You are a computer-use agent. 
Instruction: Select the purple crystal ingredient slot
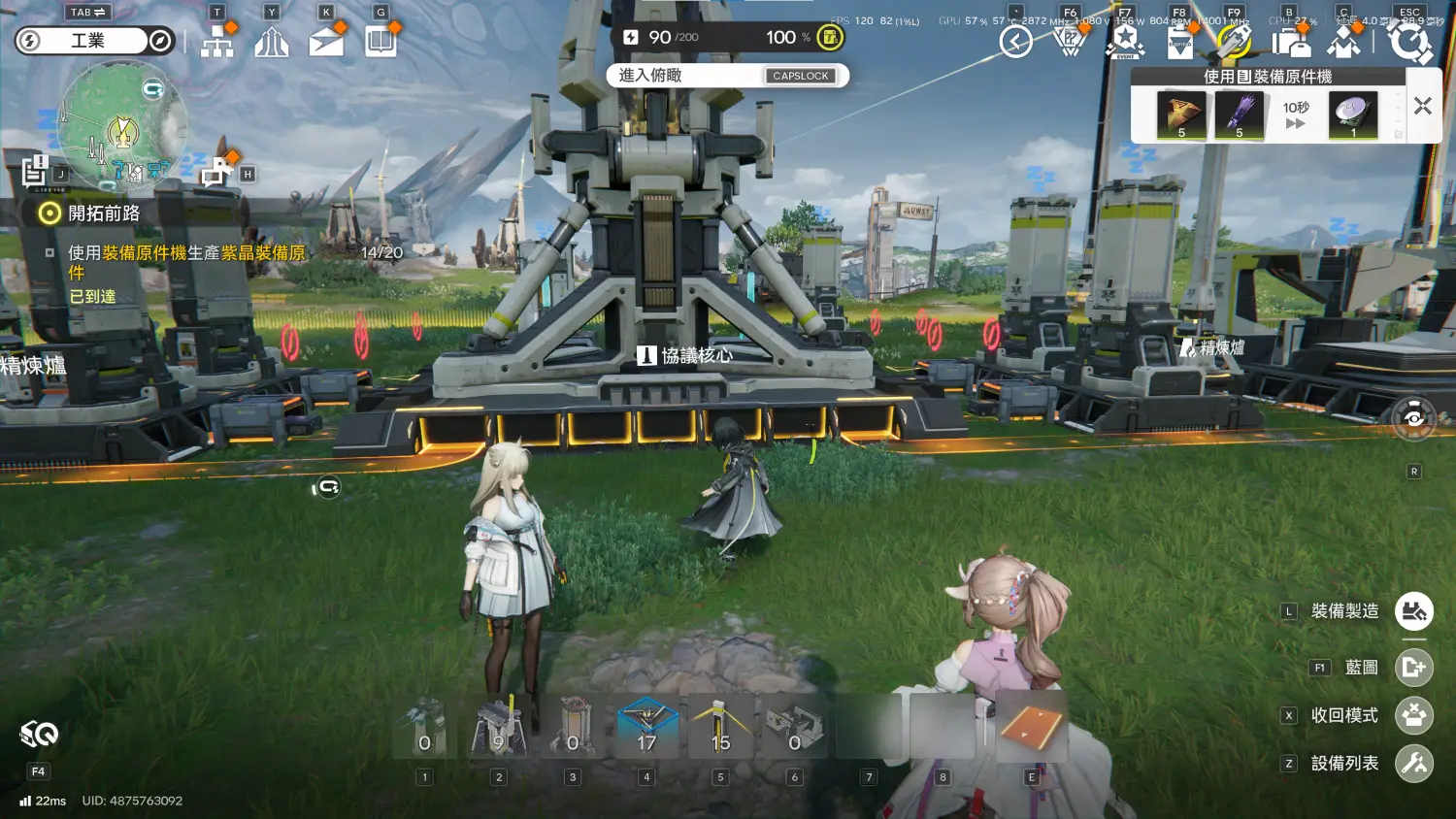click(1239, 115)
